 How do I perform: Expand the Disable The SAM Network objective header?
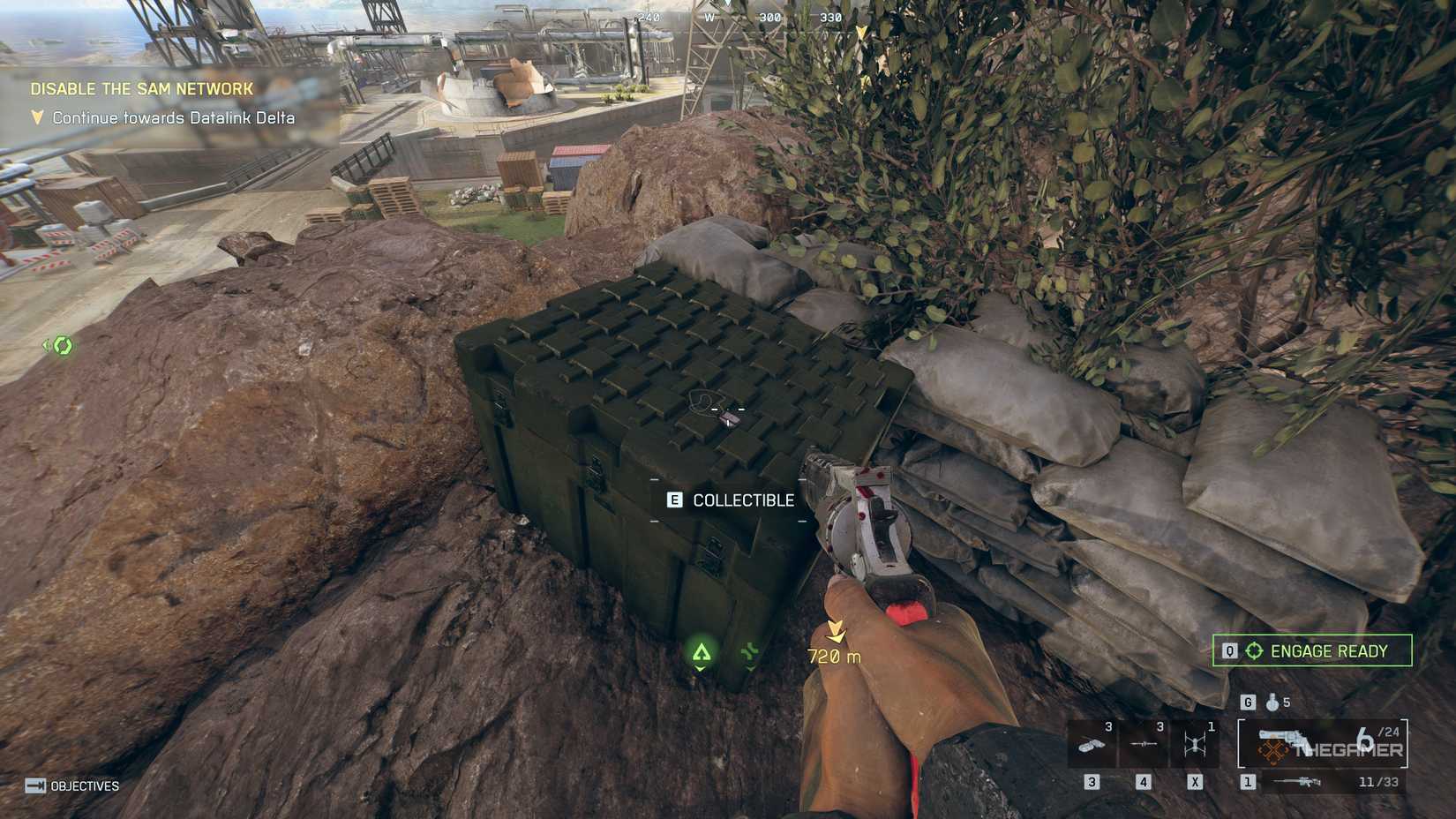pyautogui.click(x=141, y=88)
